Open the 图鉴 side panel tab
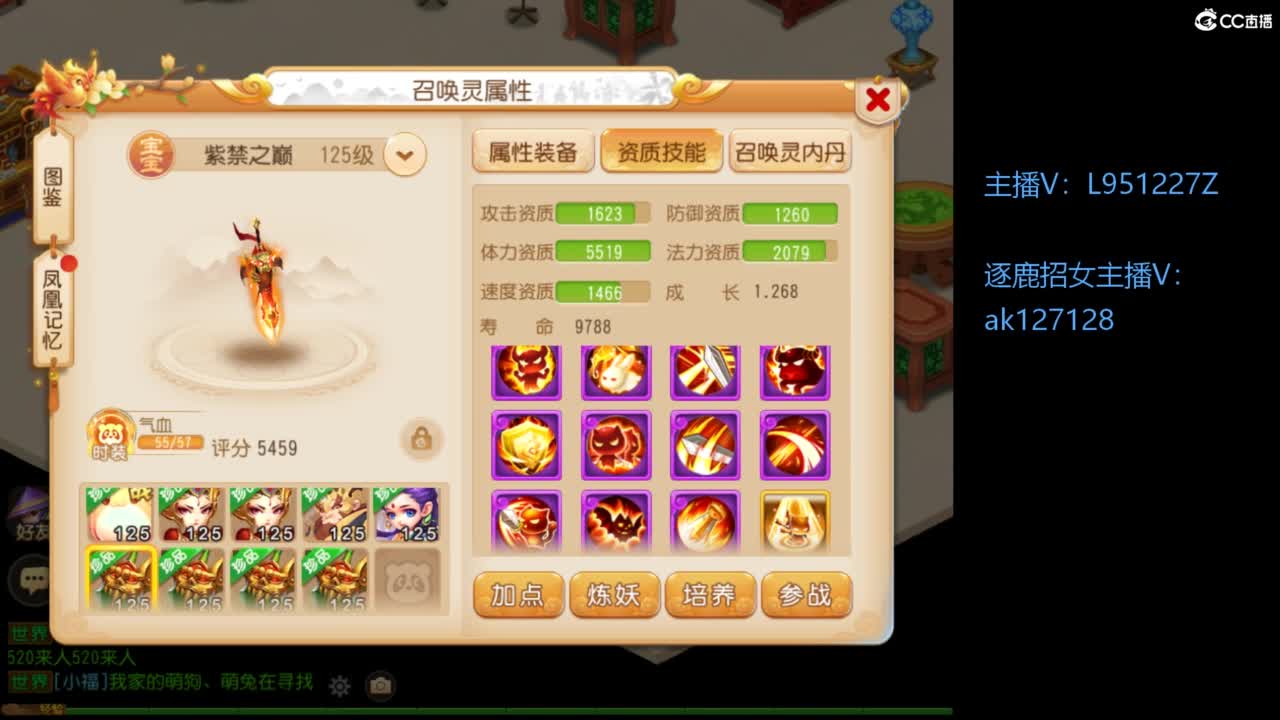Image resolution: width=1280 pixels, height=720 pixels. pos(55,183)
